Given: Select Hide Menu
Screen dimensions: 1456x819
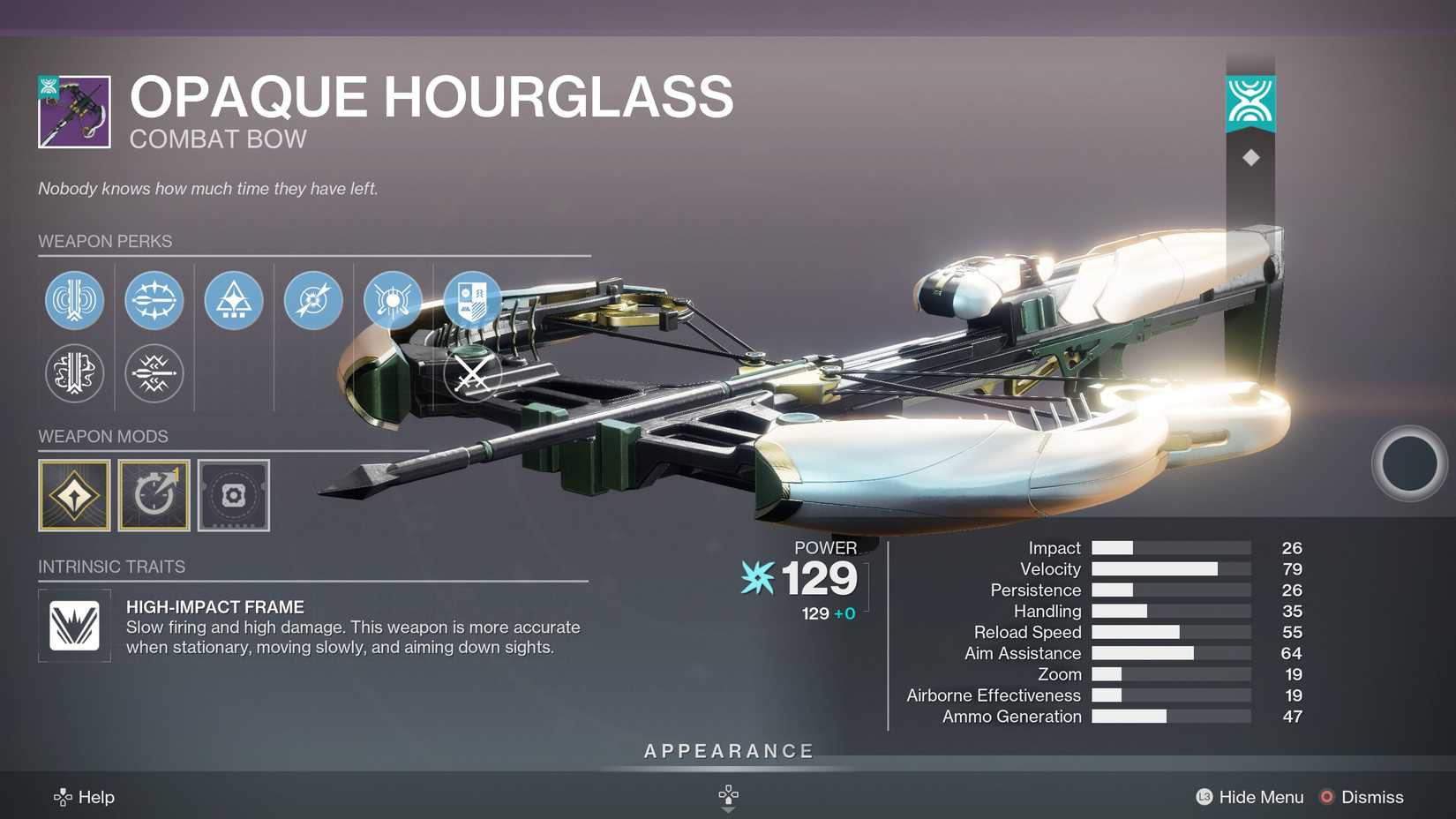Looking at the screenshot, I should 1260,797.
